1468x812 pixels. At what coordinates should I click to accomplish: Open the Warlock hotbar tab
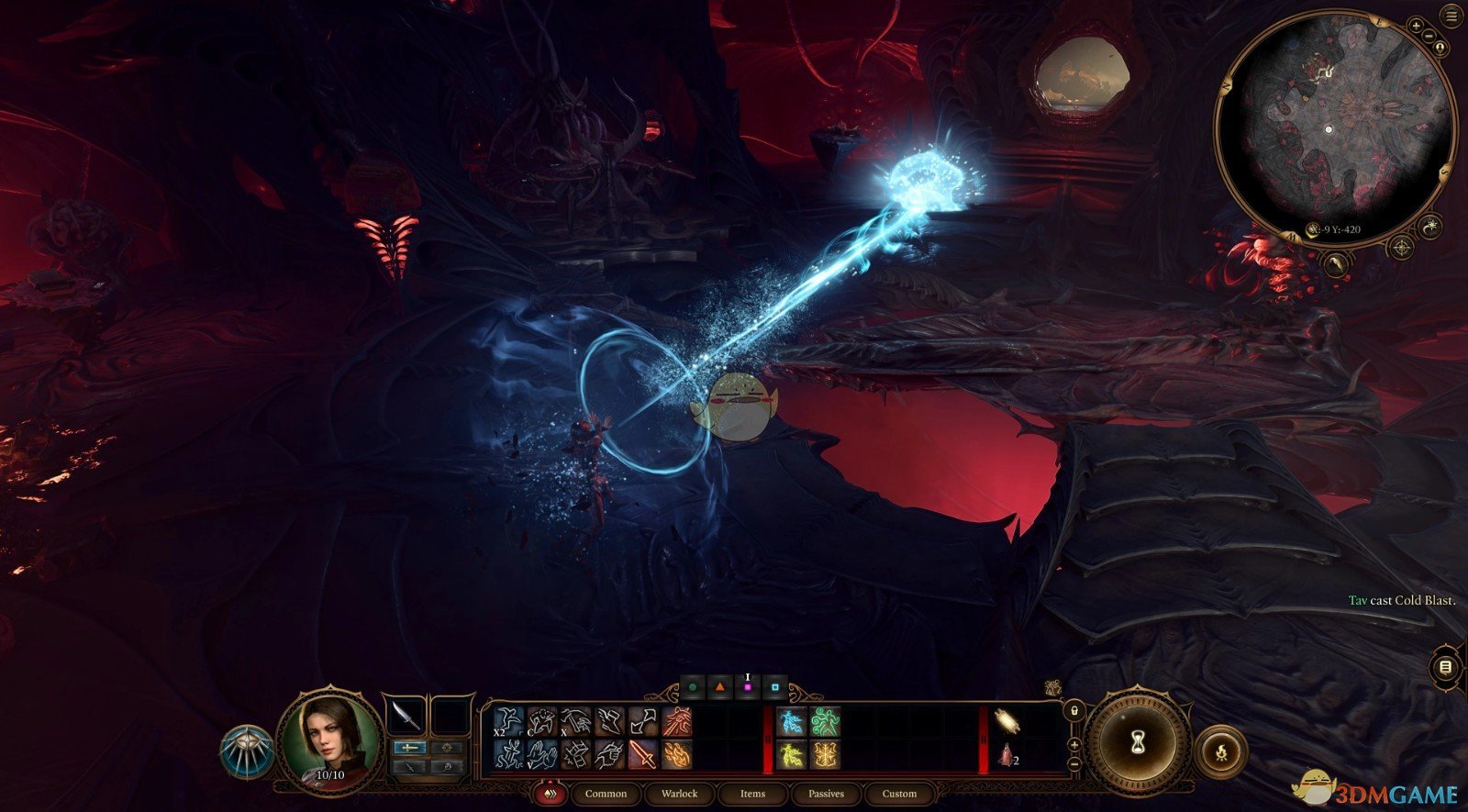click(679, 794)
